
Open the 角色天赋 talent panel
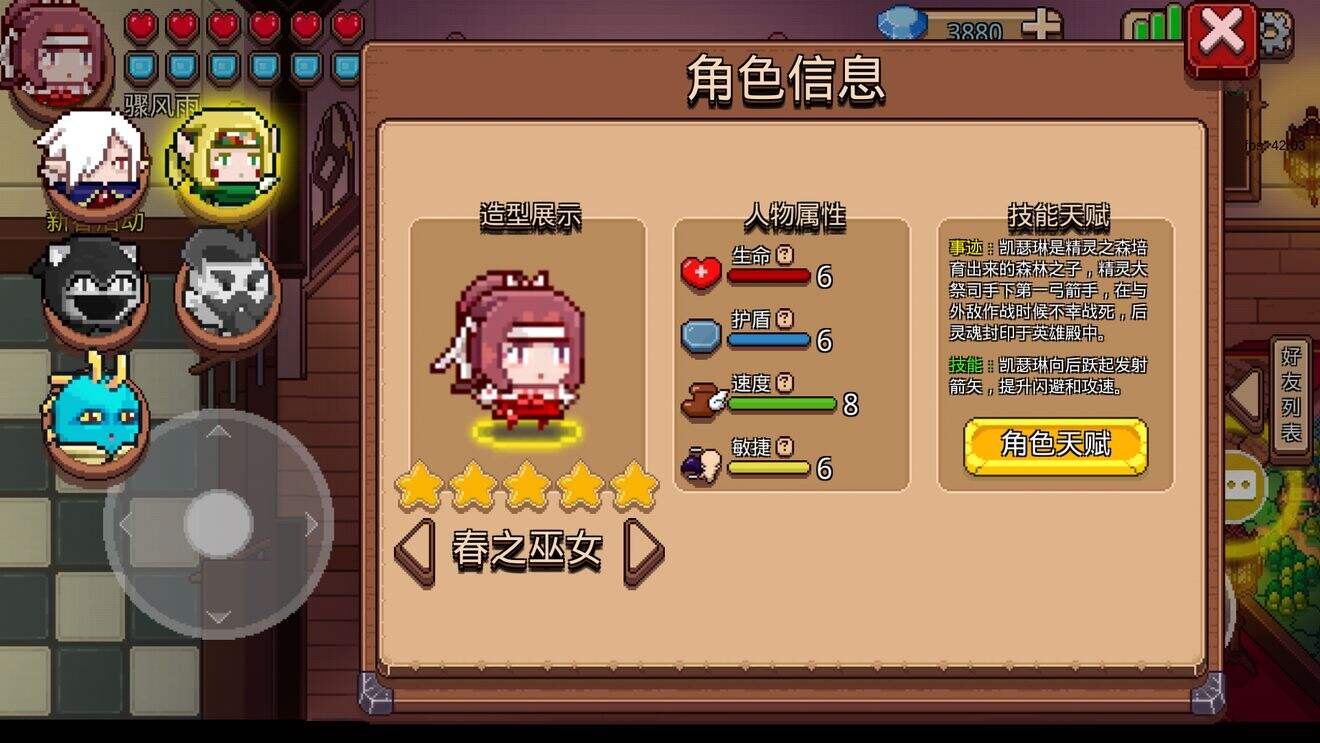point(1055,446)
